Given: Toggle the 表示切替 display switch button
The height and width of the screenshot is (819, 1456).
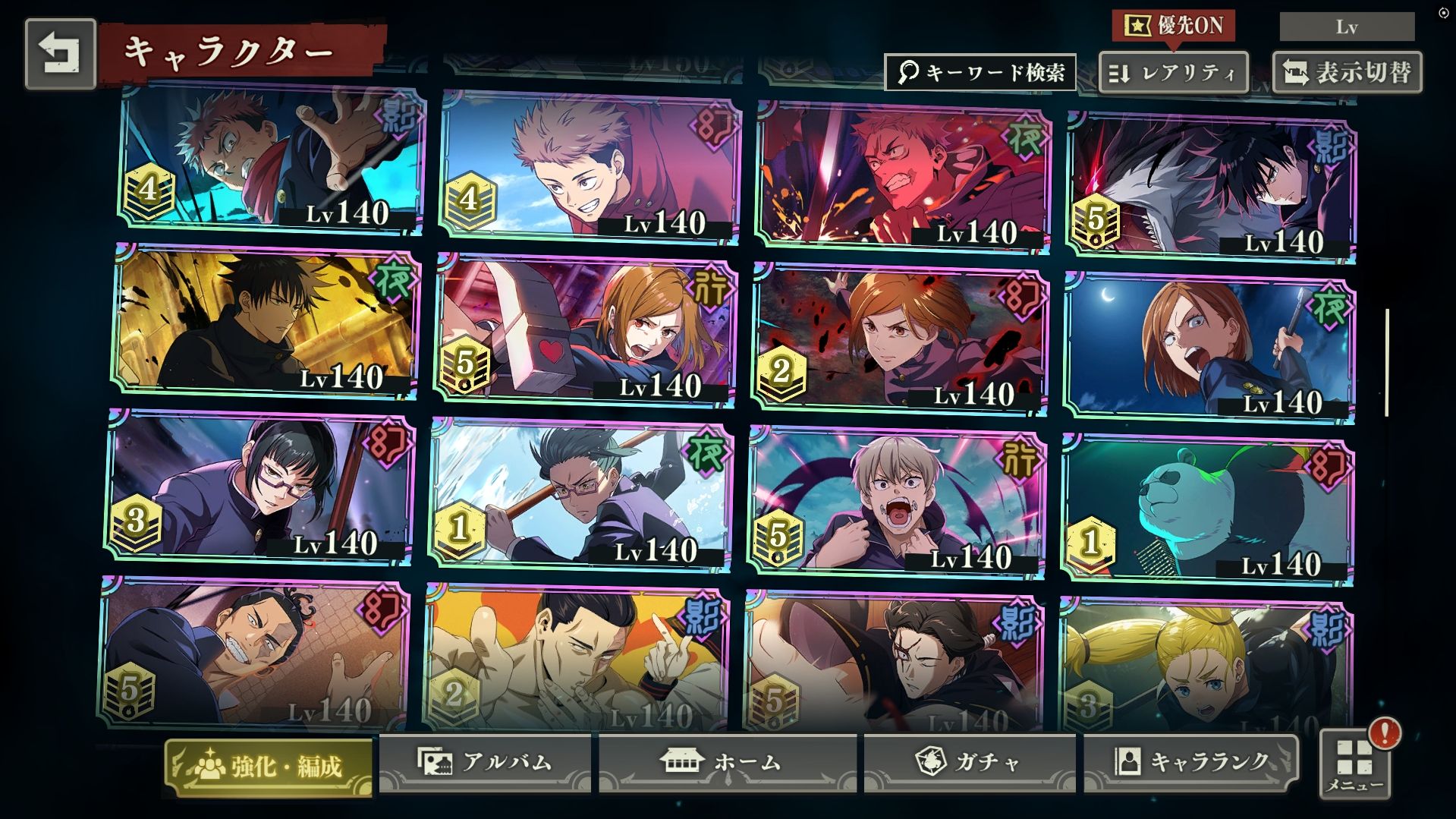Looking at the screenshot, I should click(1347, 73).
